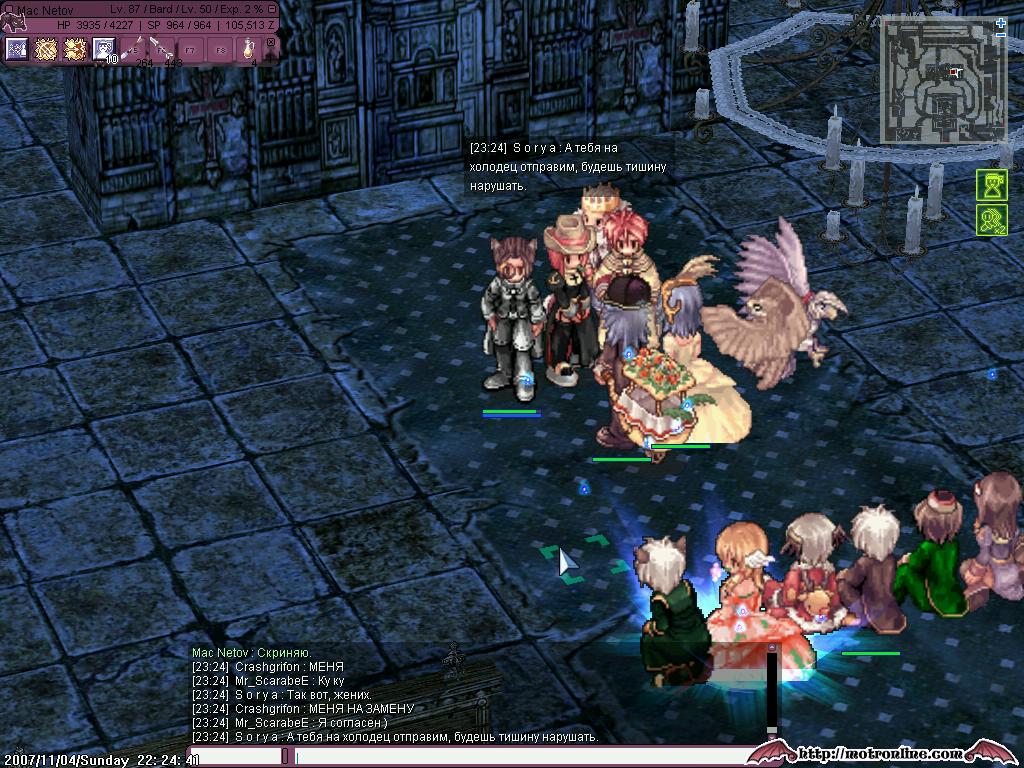
Task: Click on the minimap
Action: point(938,82)
